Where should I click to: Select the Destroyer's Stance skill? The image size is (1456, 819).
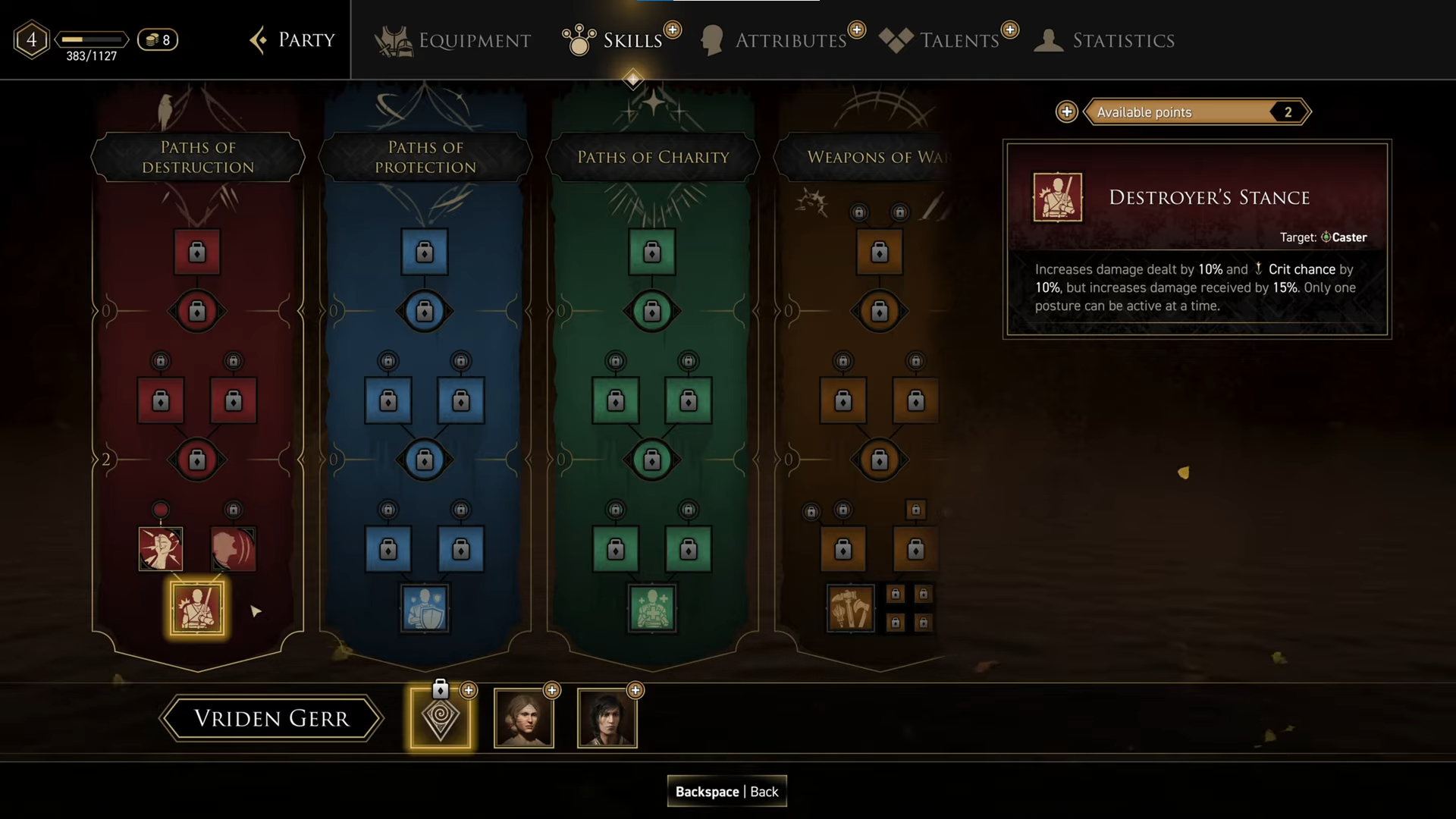[197, 607]
